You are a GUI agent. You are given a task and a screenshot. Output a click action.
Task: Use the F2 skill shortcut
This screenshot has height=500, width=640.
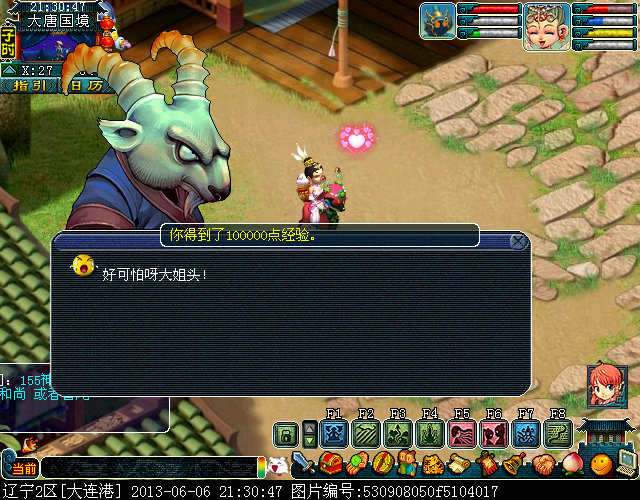pyautogui.click(x=366, y=434)
